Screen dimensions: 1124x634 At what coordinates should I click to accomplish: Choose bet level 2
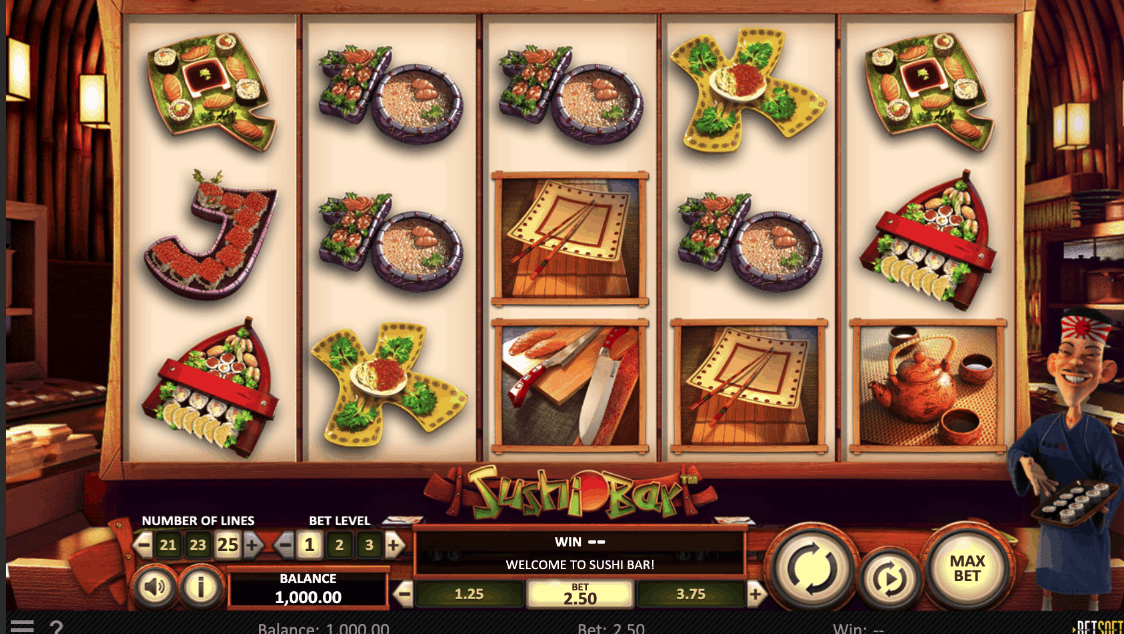pos(340,545)
